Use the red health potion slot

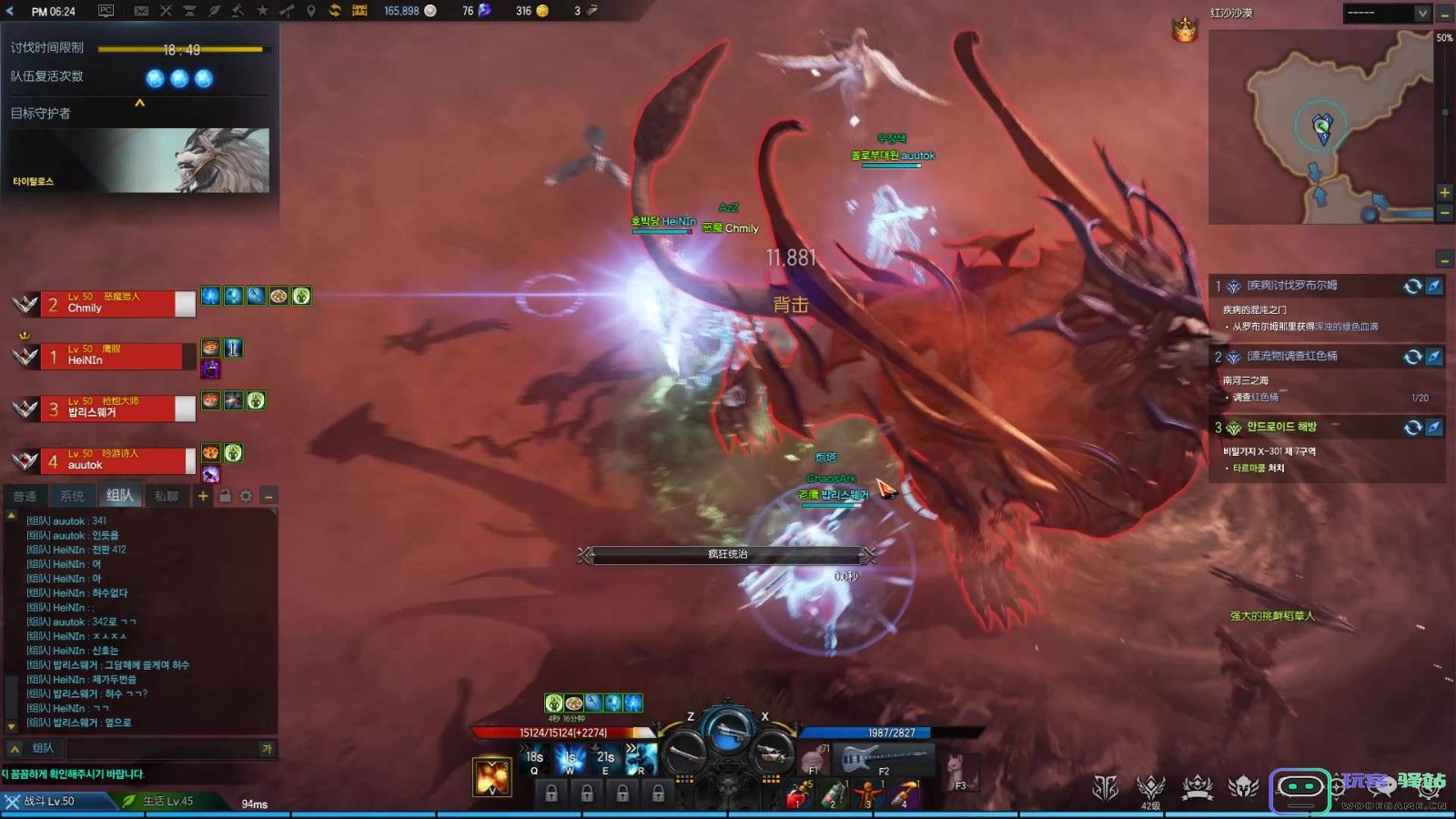click(797, 795)
